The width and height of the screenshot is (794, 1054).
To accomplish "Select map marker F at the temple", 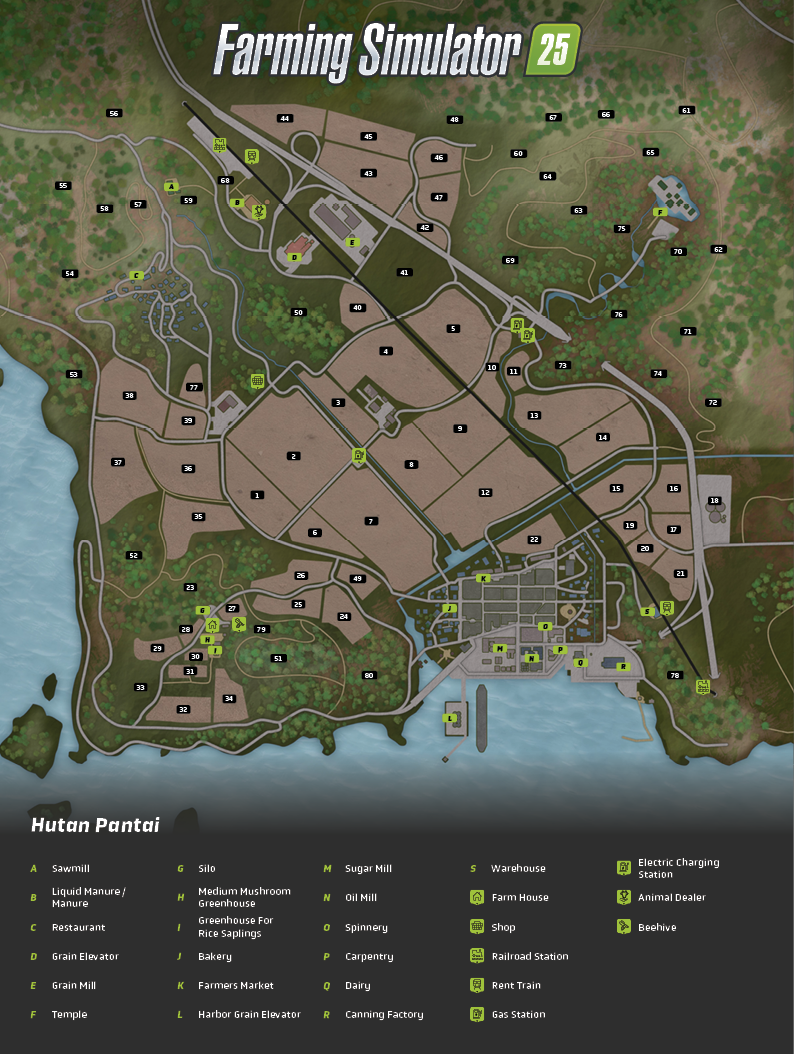I will tap(659, 212).
